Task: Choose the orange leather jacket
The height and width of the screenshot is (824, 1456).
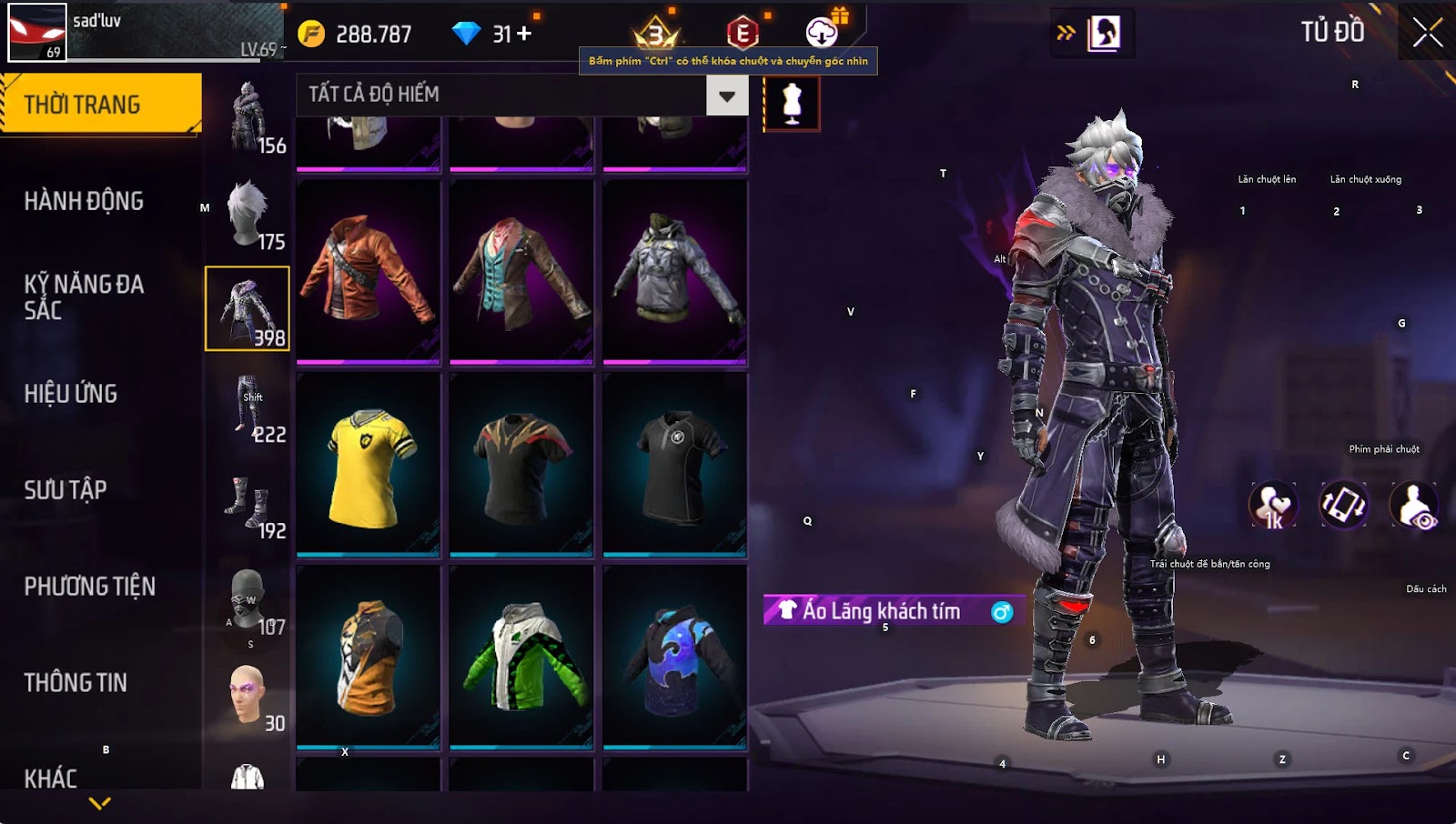Action: coord(369,271)
